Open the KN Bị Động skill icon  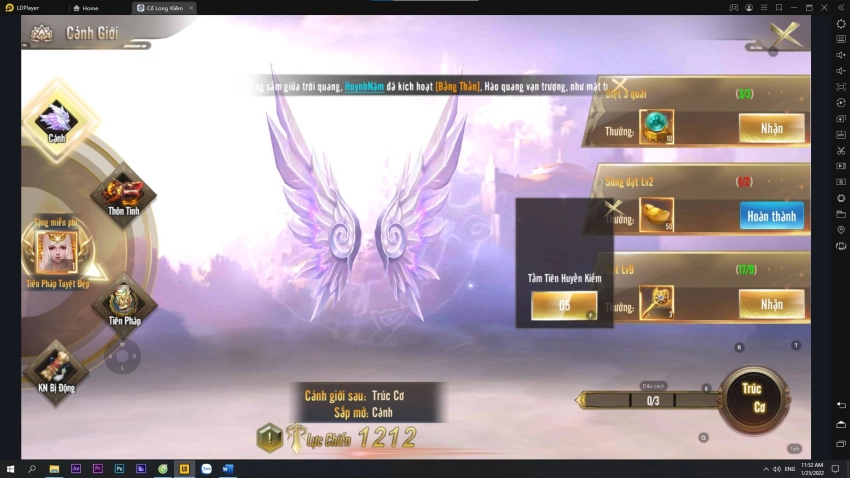click(x=56, y=368)
